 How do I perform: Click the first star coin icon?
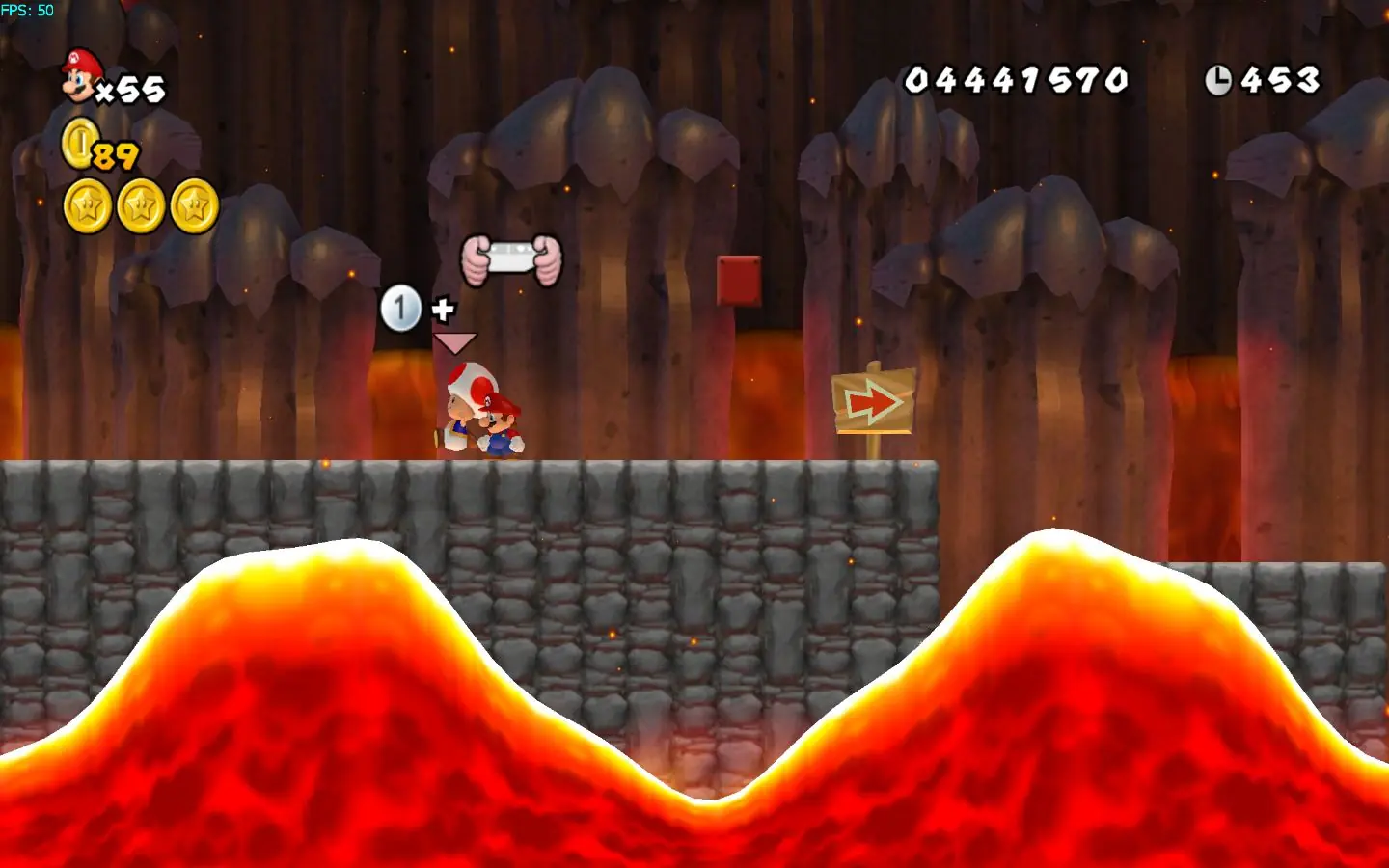tap(88, 205)
